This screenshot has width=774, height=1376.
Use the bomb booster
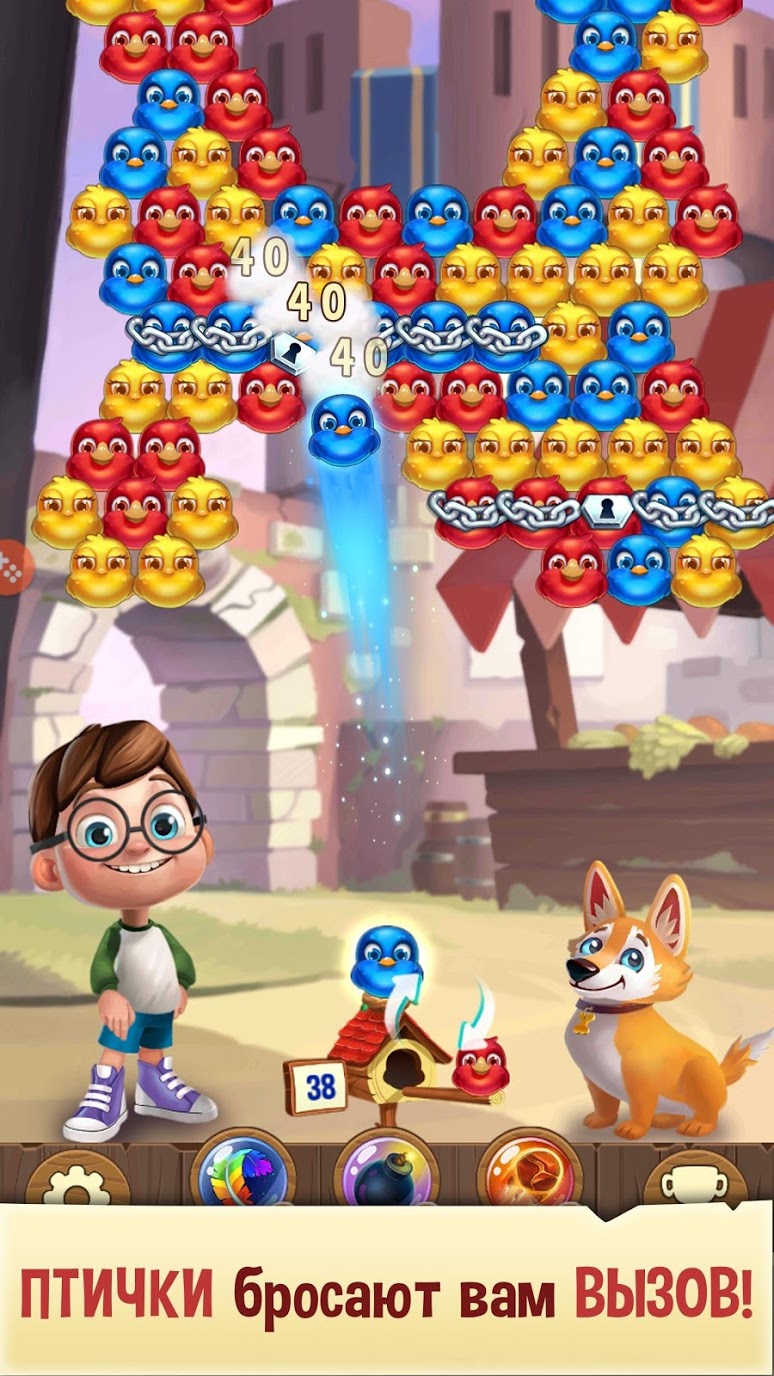pos(384,1174)
